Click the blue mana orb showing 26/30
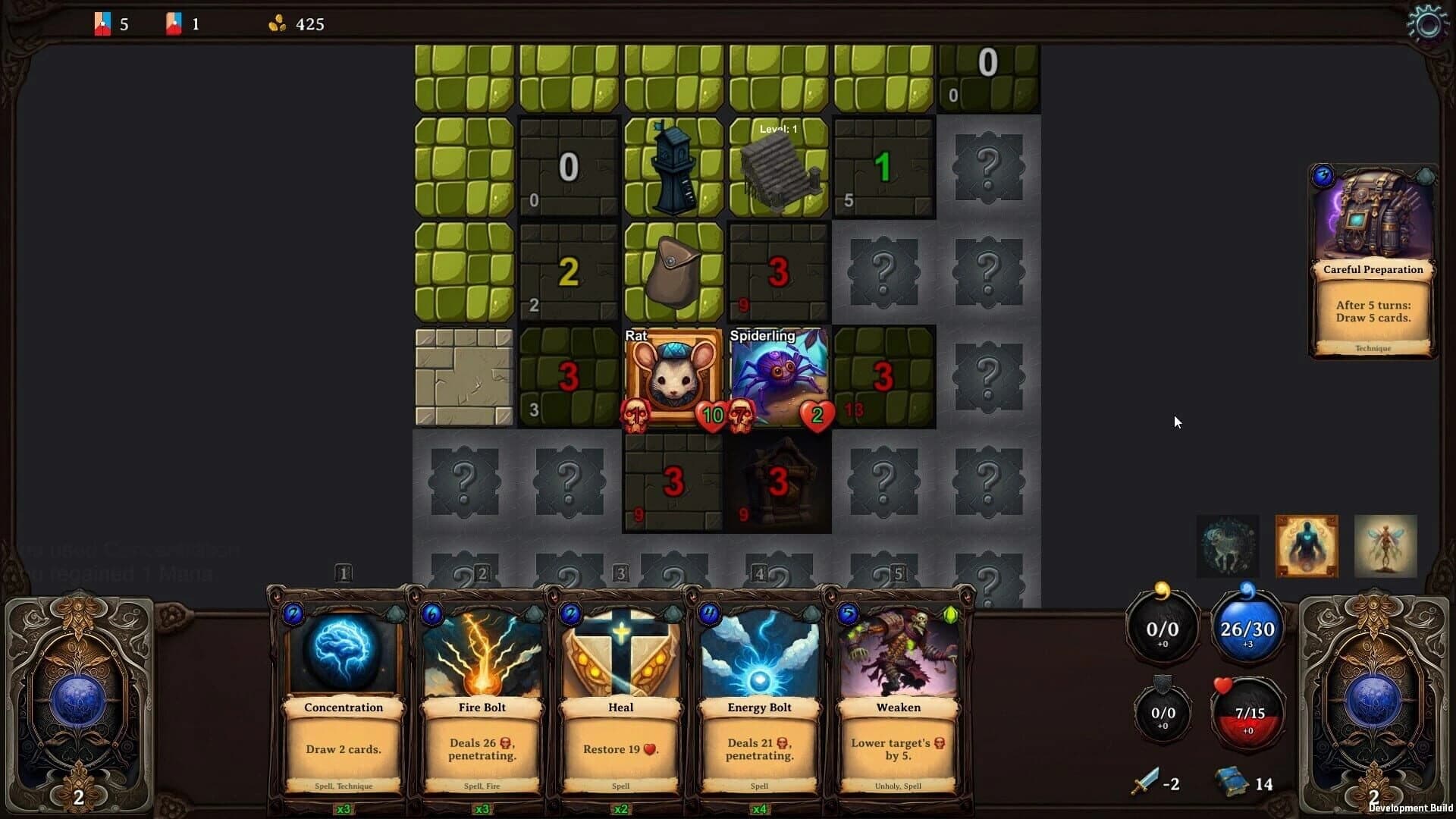The width and height of the screenshot is (1456, 819). pyautogui.click(x=1248, y=628)
